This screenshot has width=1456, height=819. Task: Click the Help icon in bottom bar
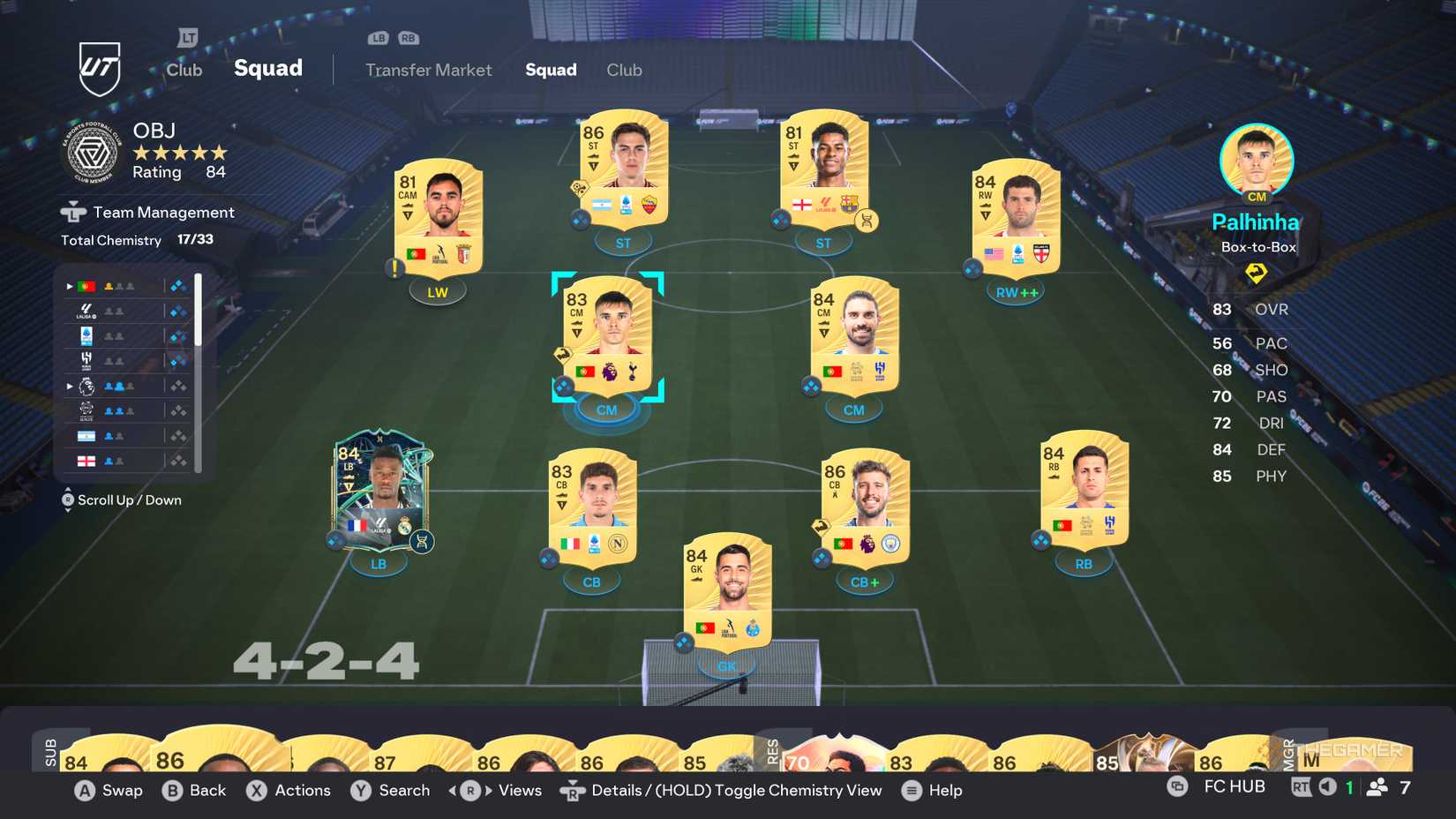click(910, 791)
